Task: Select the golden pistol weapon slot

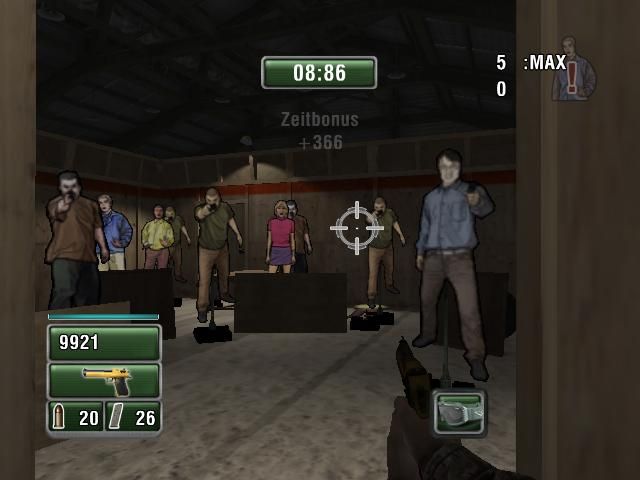Action: click(x=104, y=380)
